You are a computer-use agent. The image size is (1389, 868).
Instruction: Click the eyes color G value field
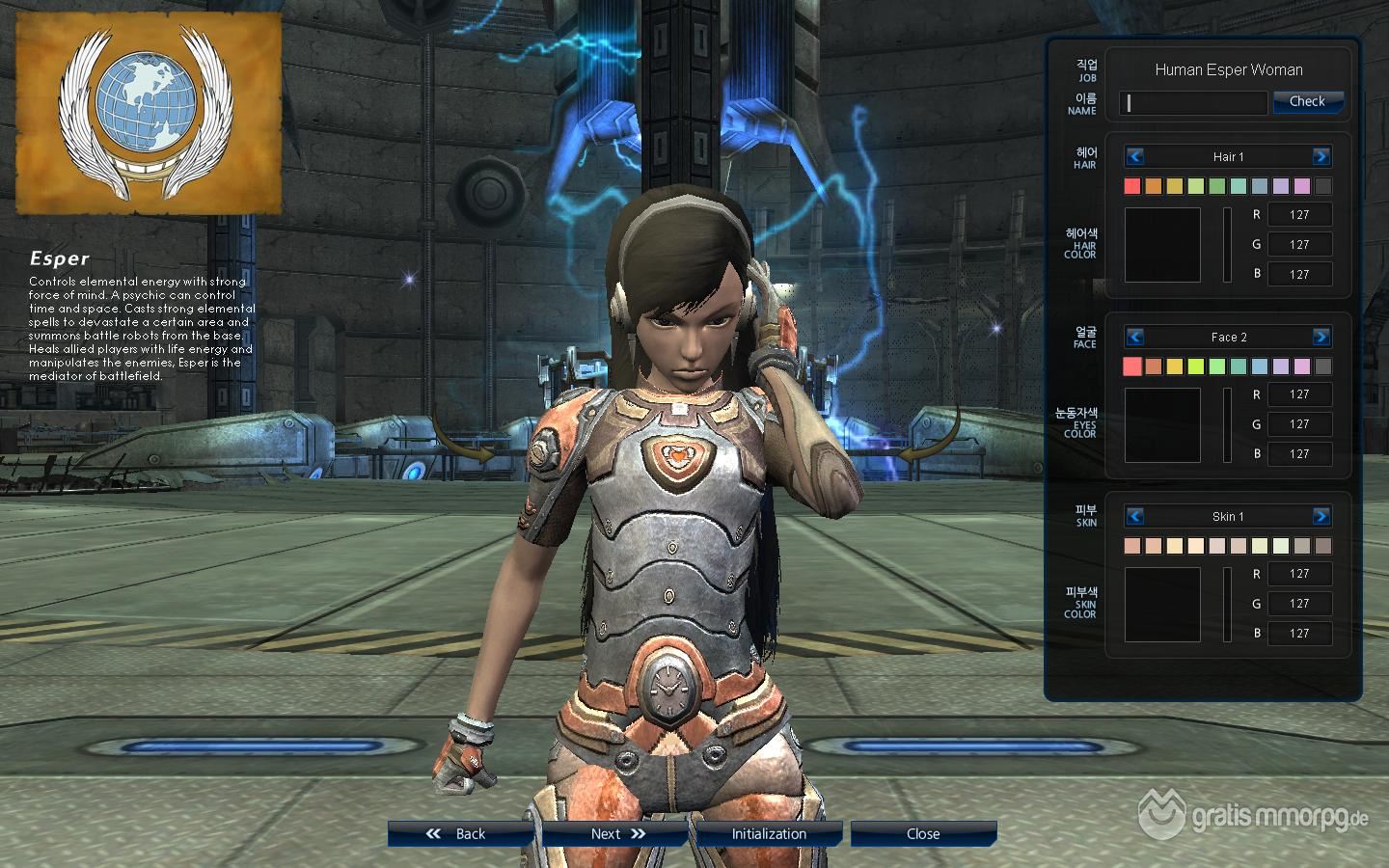point(1299,424)
